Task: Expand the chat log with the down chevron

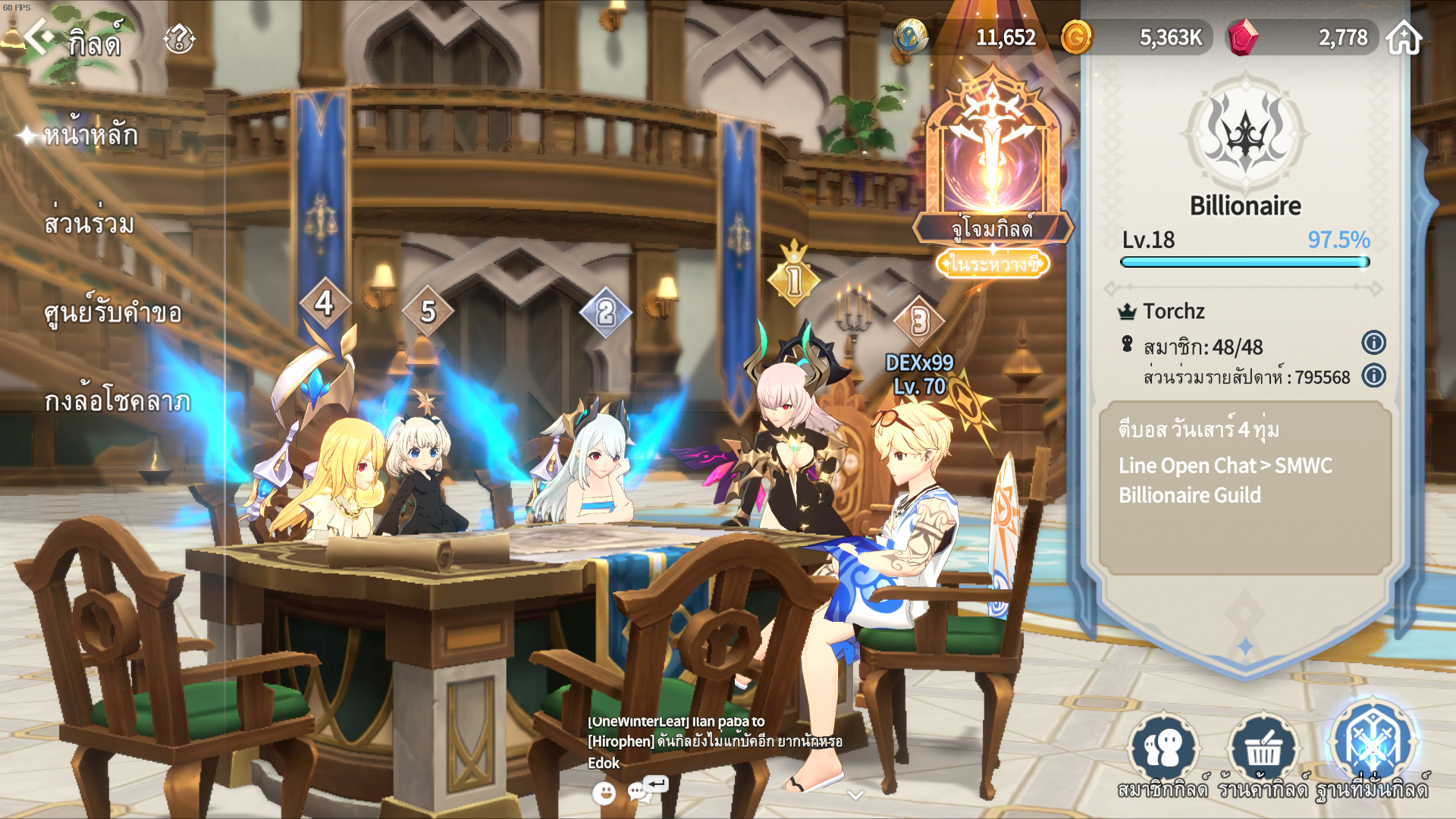Action: pyautogui.click(x=855, y=795)
